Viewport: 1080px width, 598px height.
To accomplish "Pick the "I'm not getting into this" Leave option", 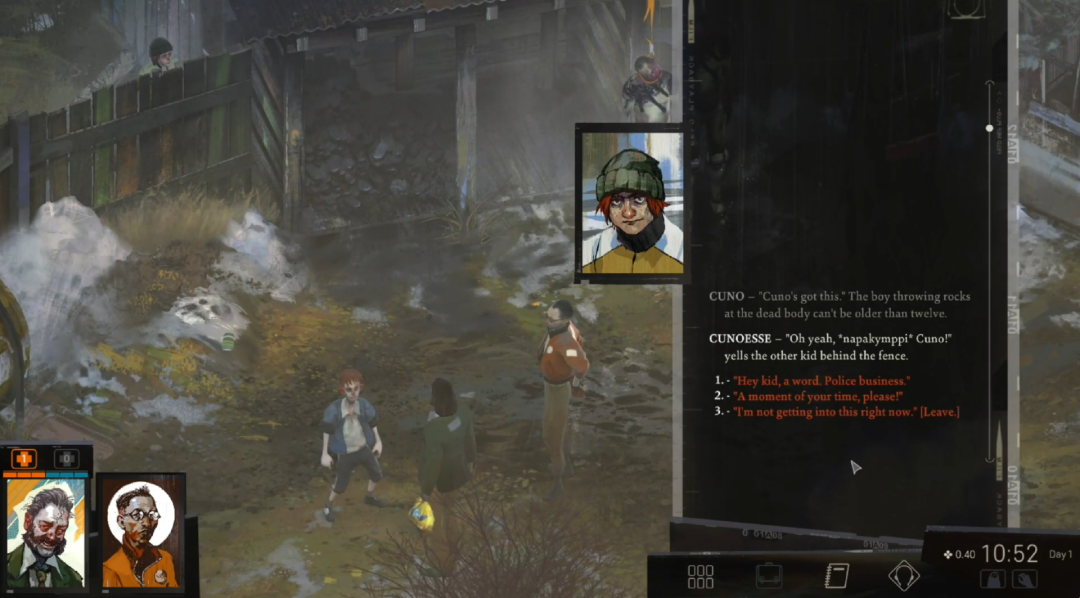I will (x=845, y=412).
